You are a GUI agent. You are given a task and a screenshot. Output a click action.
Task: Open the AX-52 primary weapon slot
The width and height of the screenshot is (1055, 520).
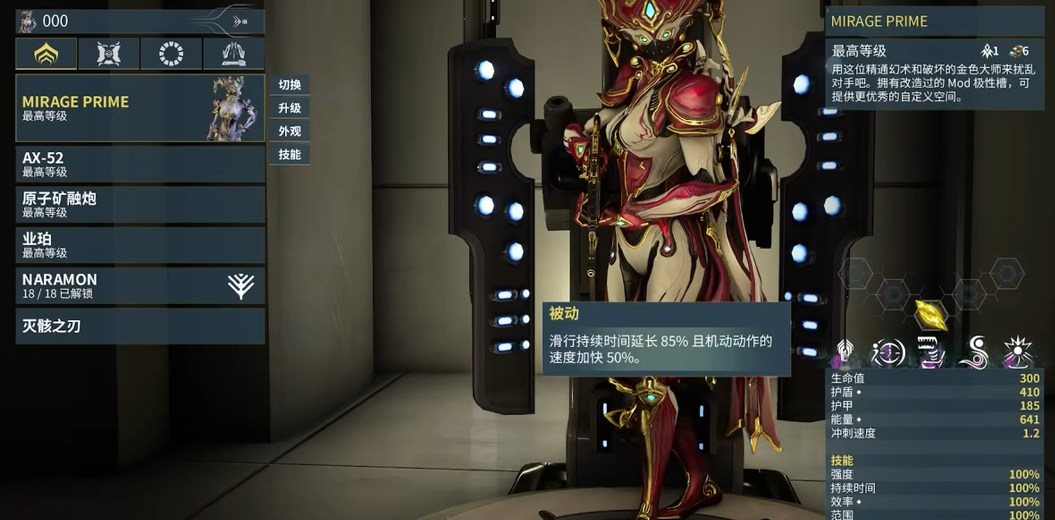point(140,164)
